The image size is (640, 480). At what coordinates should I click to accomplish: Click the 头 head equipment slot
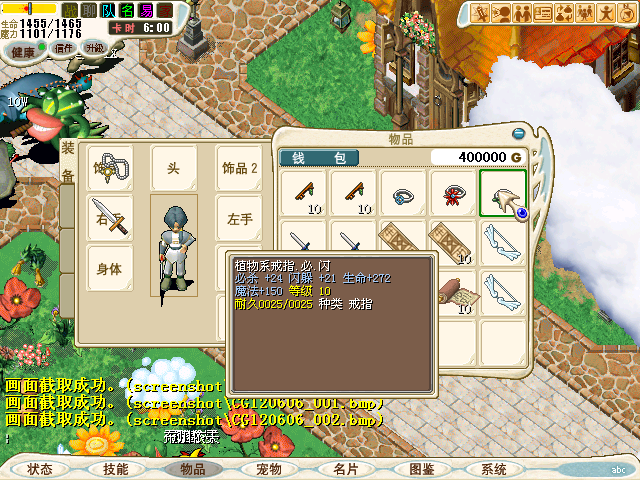point(174,167)
